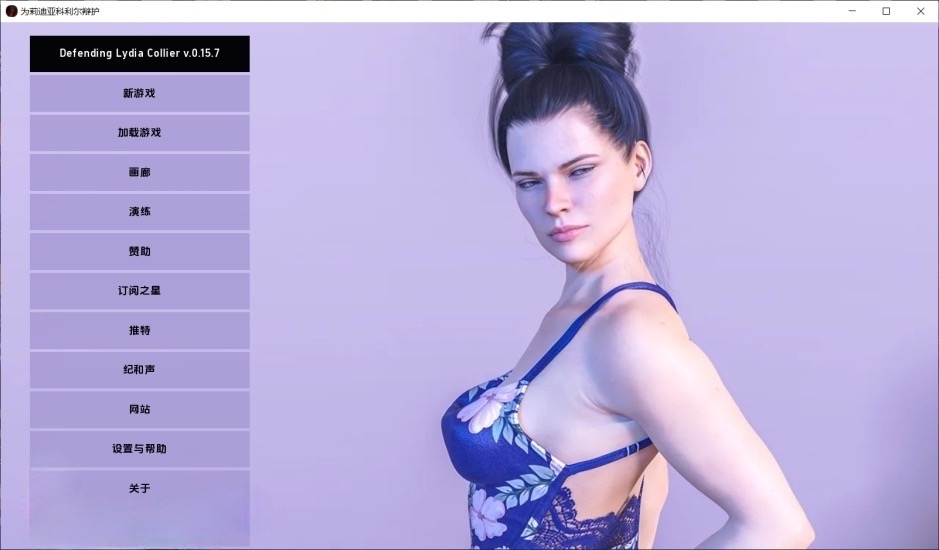Select the 演练 walkthrough entry
The image size is (939, 550).
(139, 212)
